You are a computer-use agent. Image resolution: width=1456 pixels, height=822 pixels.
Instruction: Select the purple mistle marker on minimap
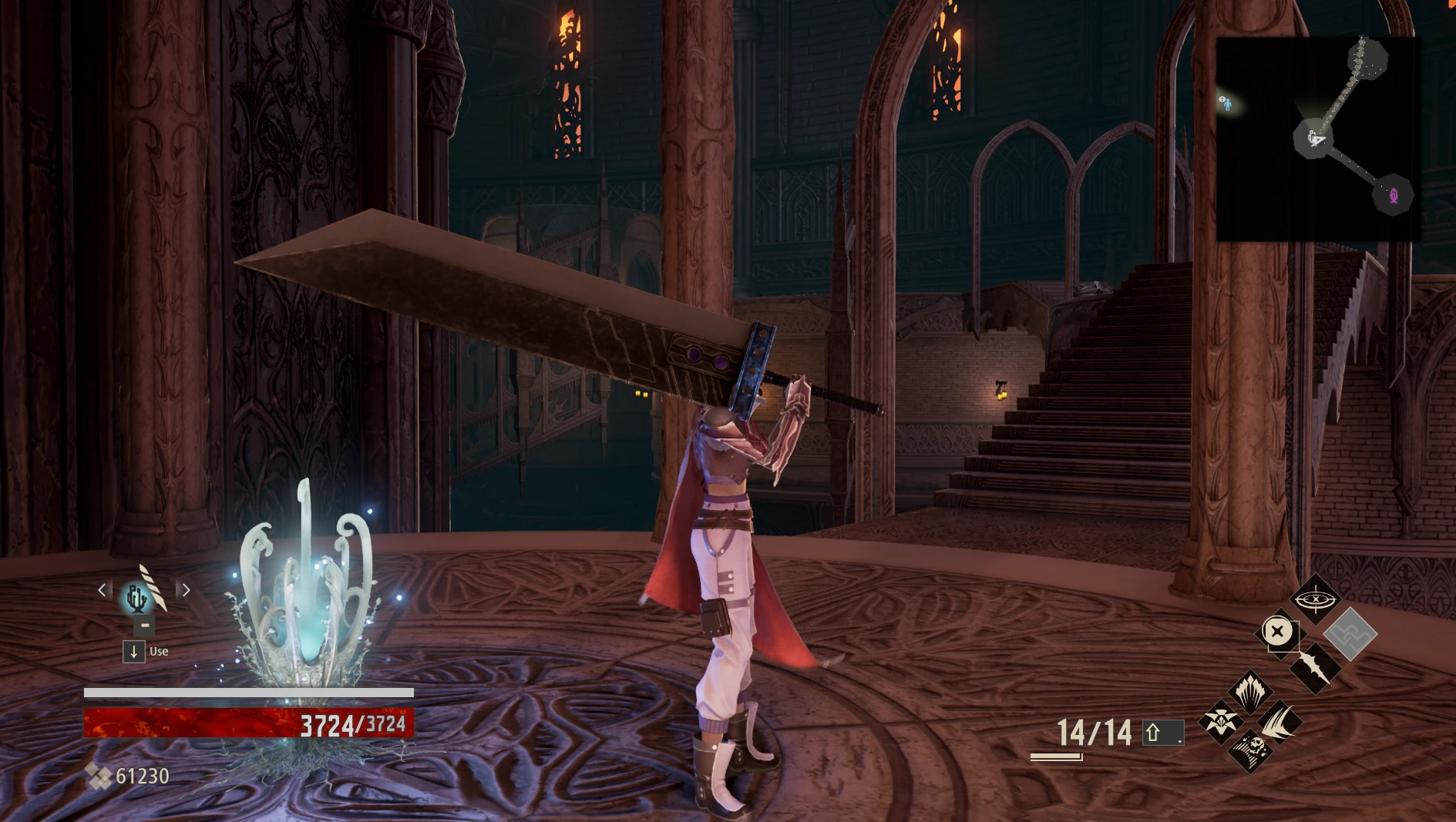pyautogui.click(x=1393, y=196)
